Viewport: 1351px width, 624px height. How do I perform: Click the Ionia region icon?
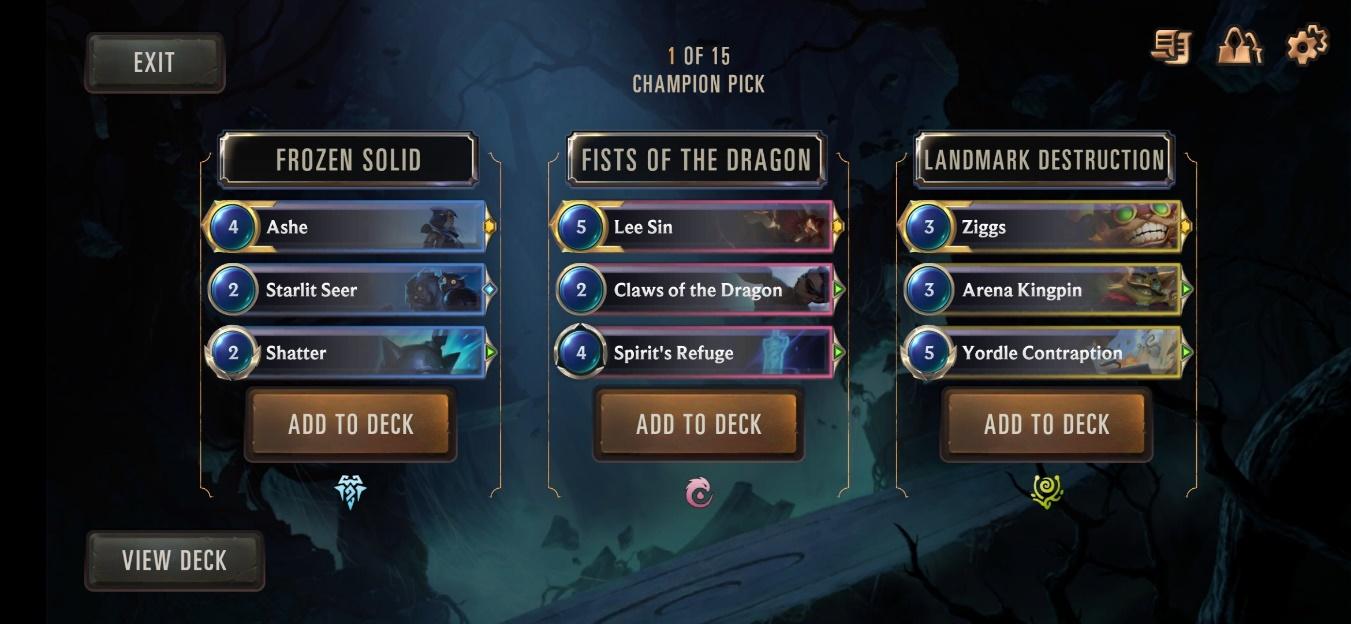[x=699, y=492]
